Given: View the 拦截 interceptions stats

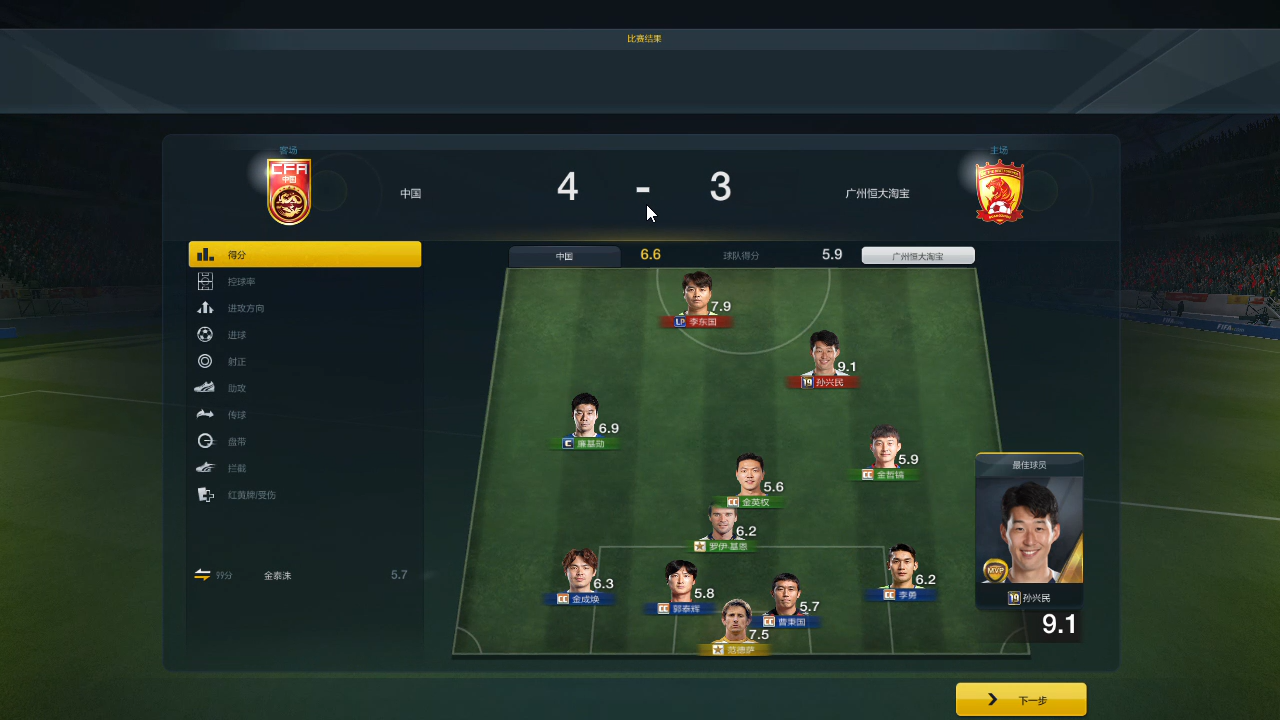Looking at the screenshot, I should [304, 467].
